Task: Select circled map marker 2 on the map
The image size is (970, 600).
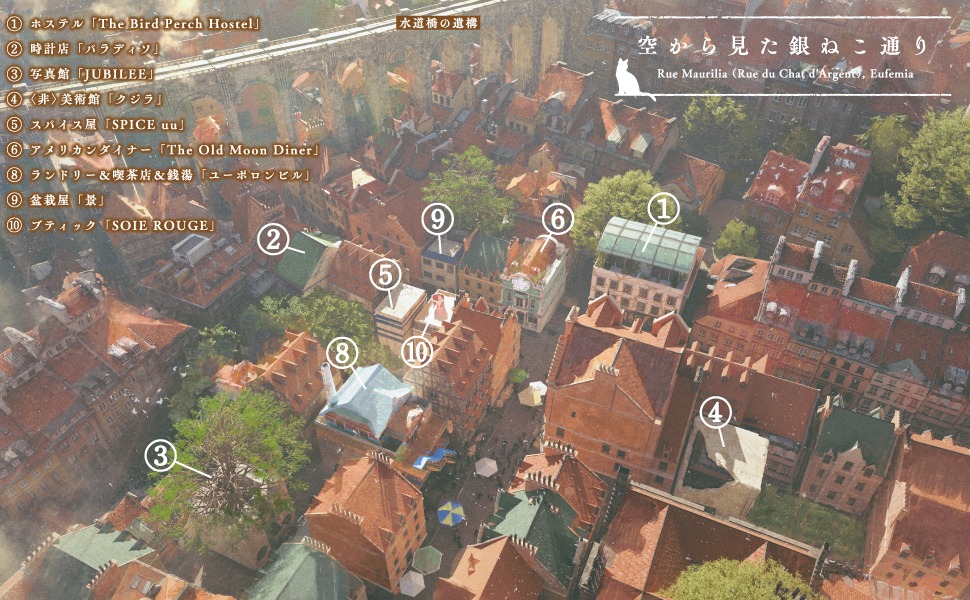Action: [273, 239]
